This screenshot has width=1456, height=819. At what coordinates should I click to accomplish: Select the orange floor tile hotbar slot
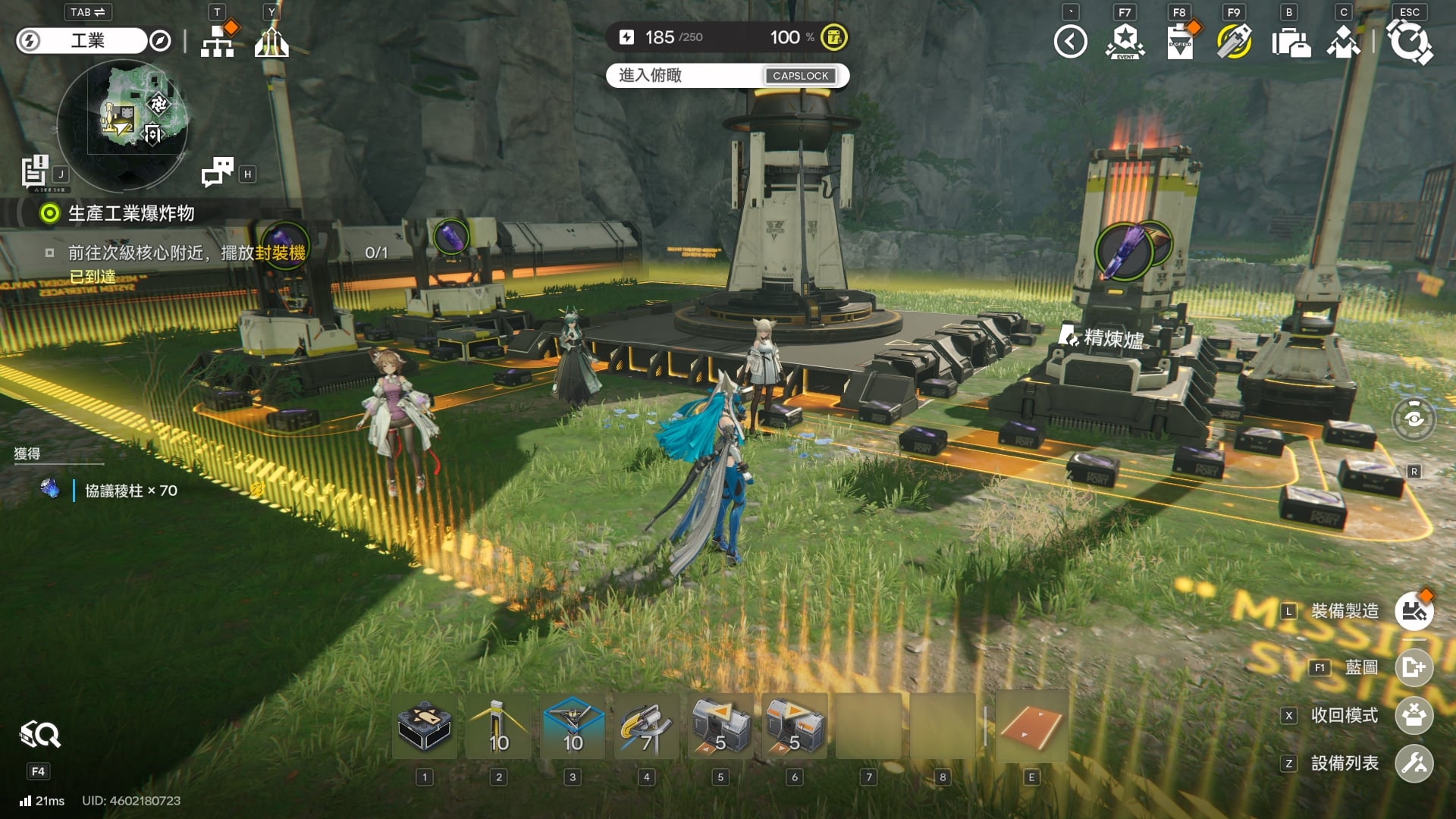click(1031, 726)
